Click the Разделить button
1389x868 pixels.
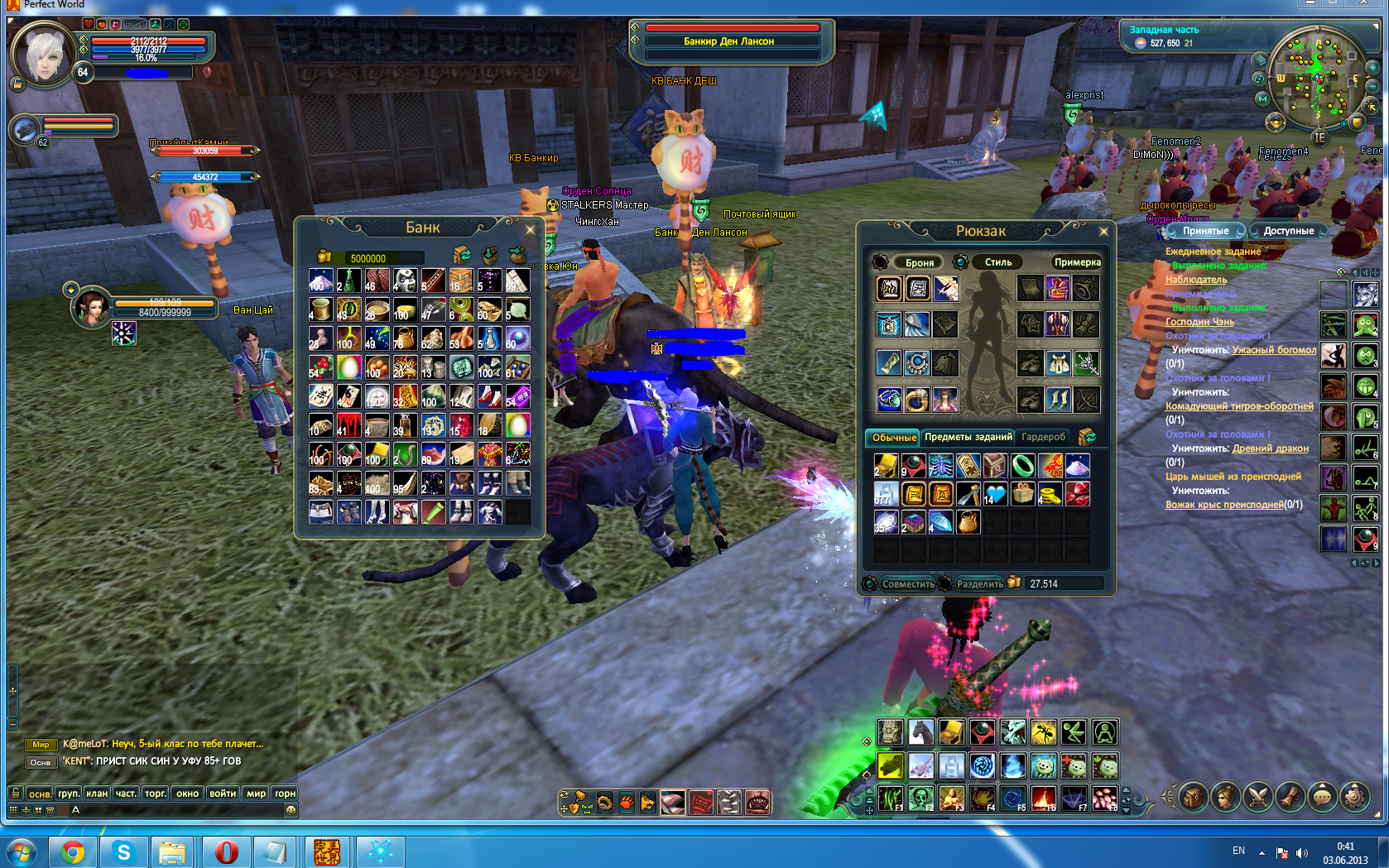coord(979,583)
